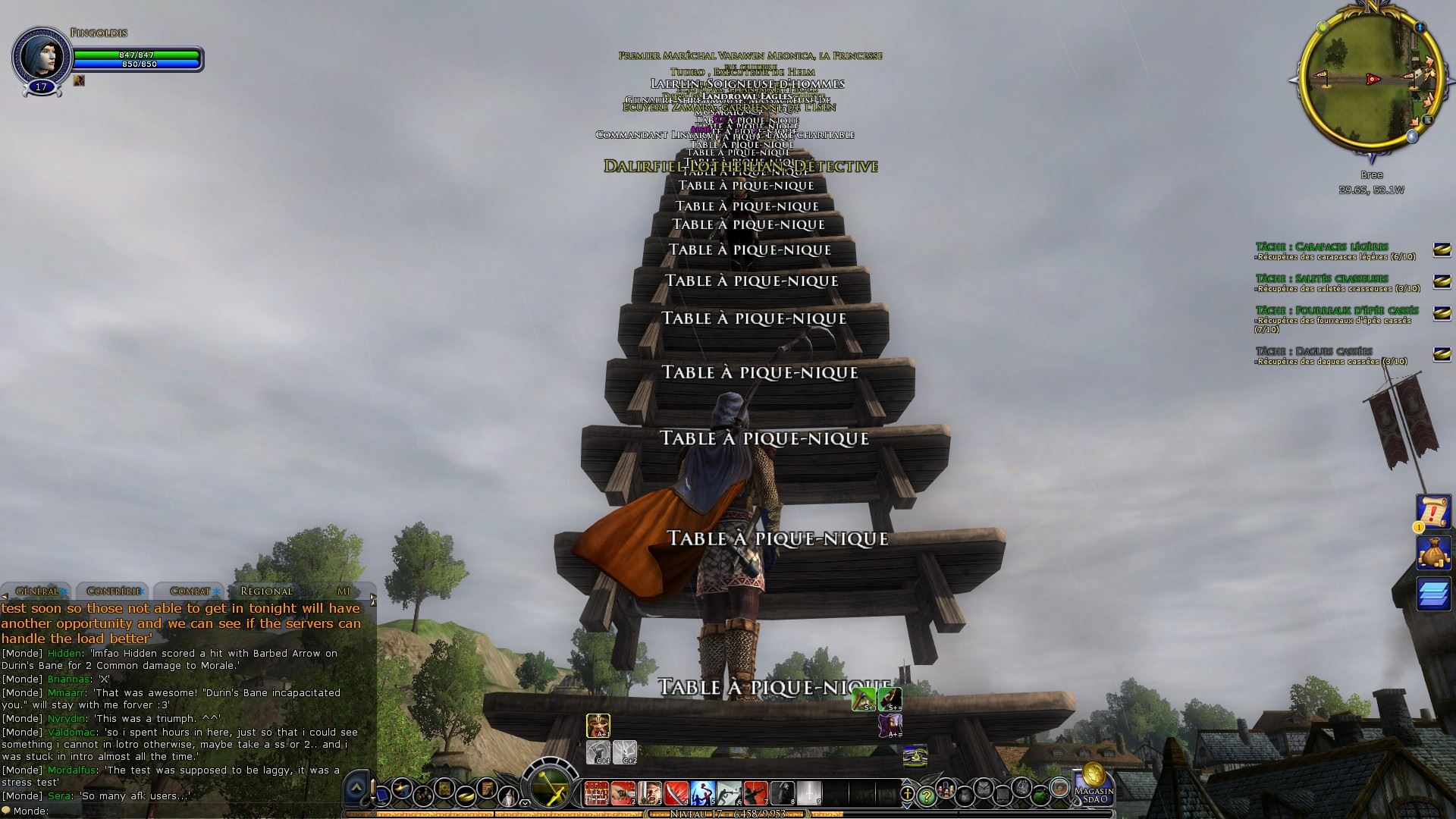
Task: Open the blue coin bag icon
Action: click(x=1433, y=552)
